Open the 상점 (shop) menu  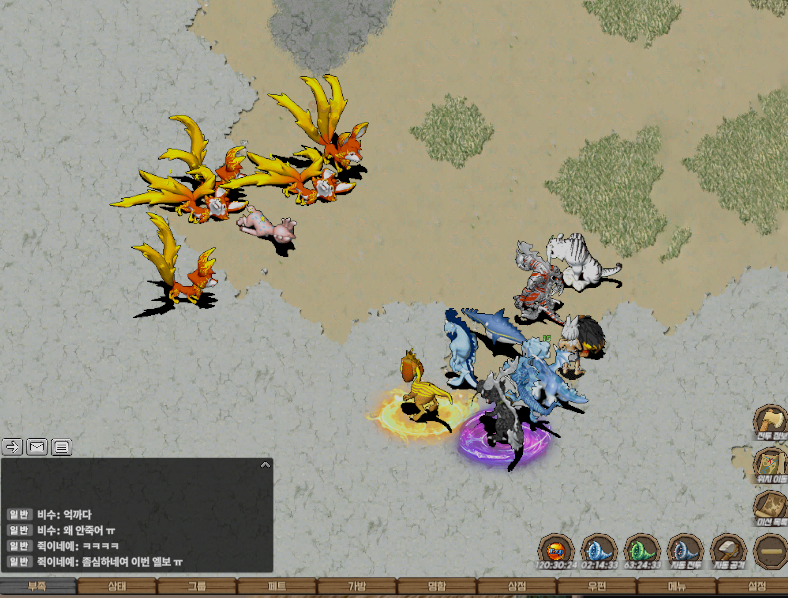[517, 587]
